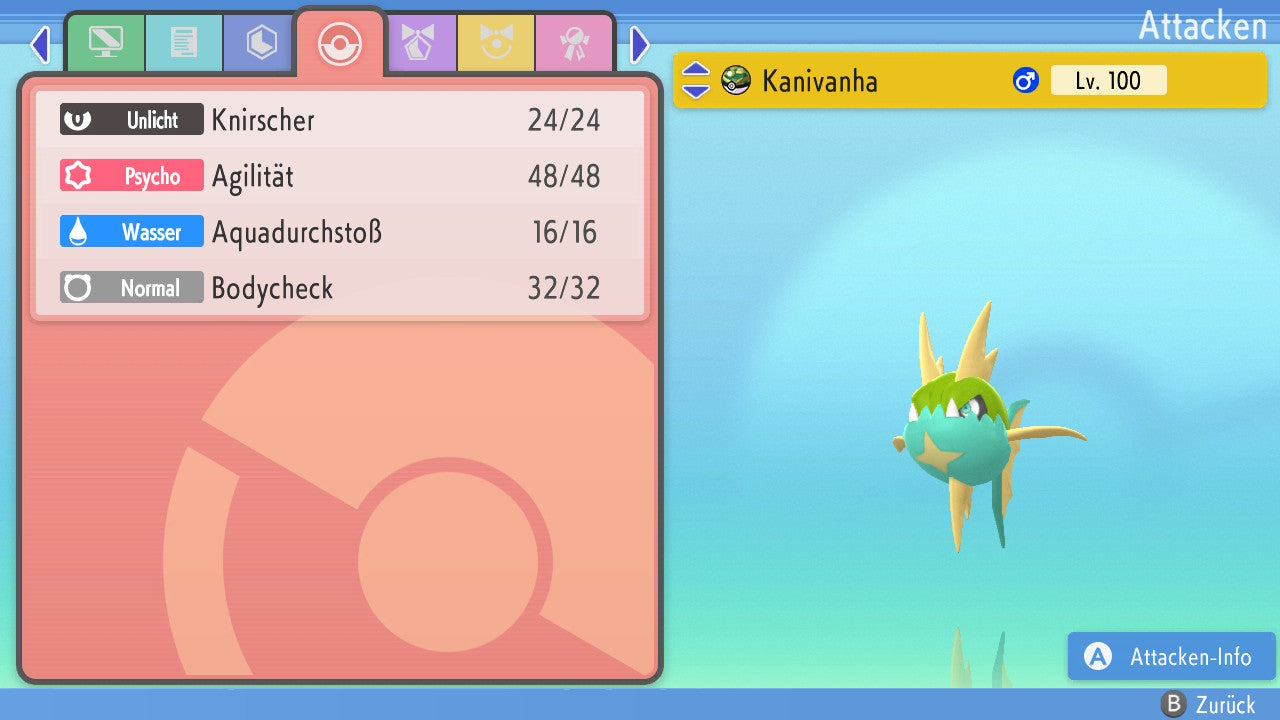The image size is (1280, 720).
Task: Select the Aquadurchstoß water move
Action: (x=340, y=233)
